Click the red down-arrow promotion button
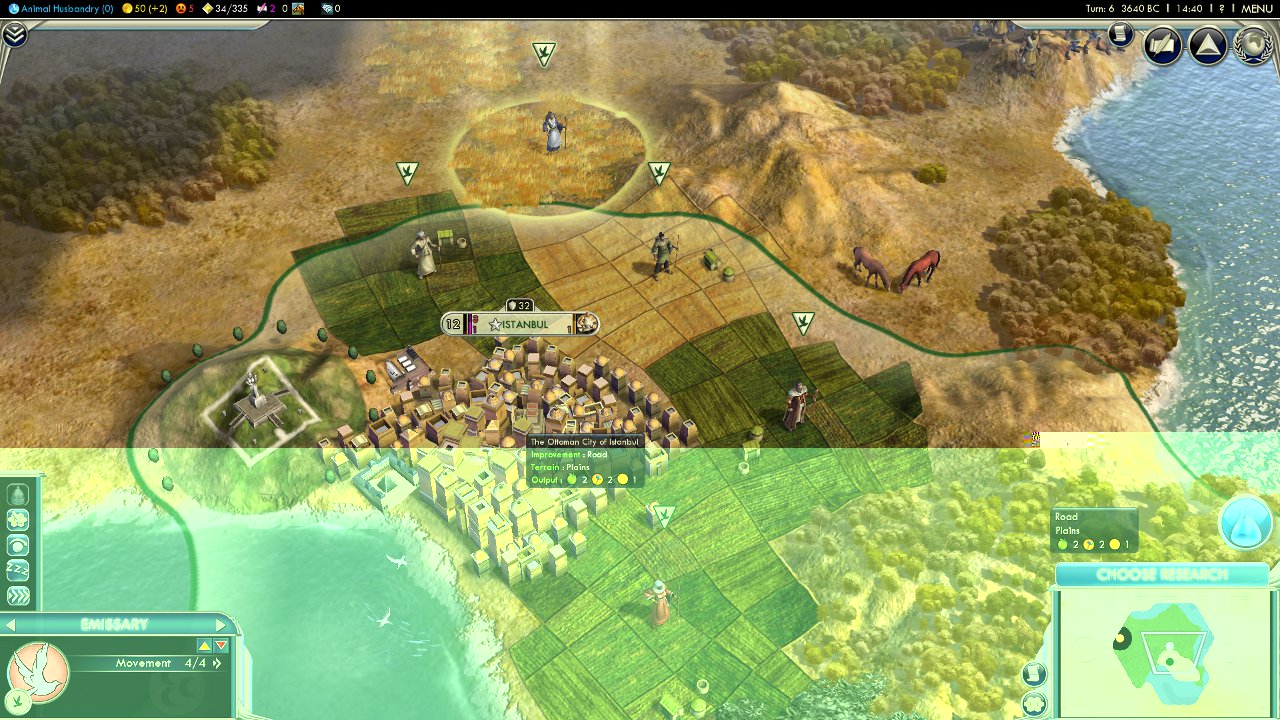Screen dimensions: 1280x720 pyautogui.click(x=221, y=646)
